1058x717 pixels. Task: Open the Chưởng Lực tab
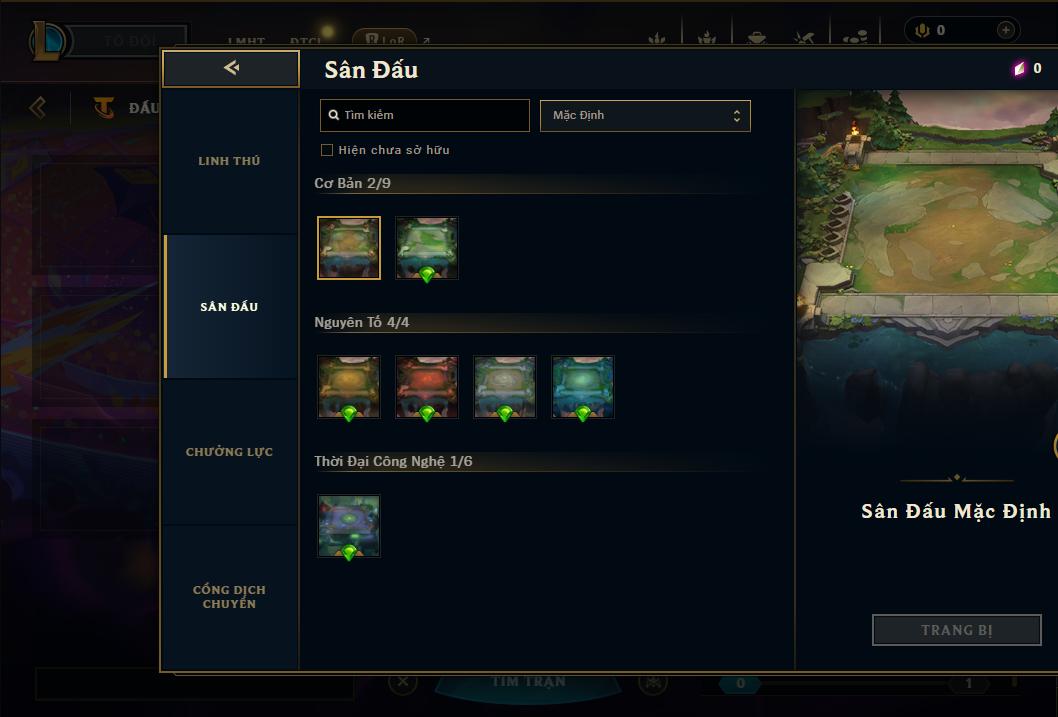point(229,452)
